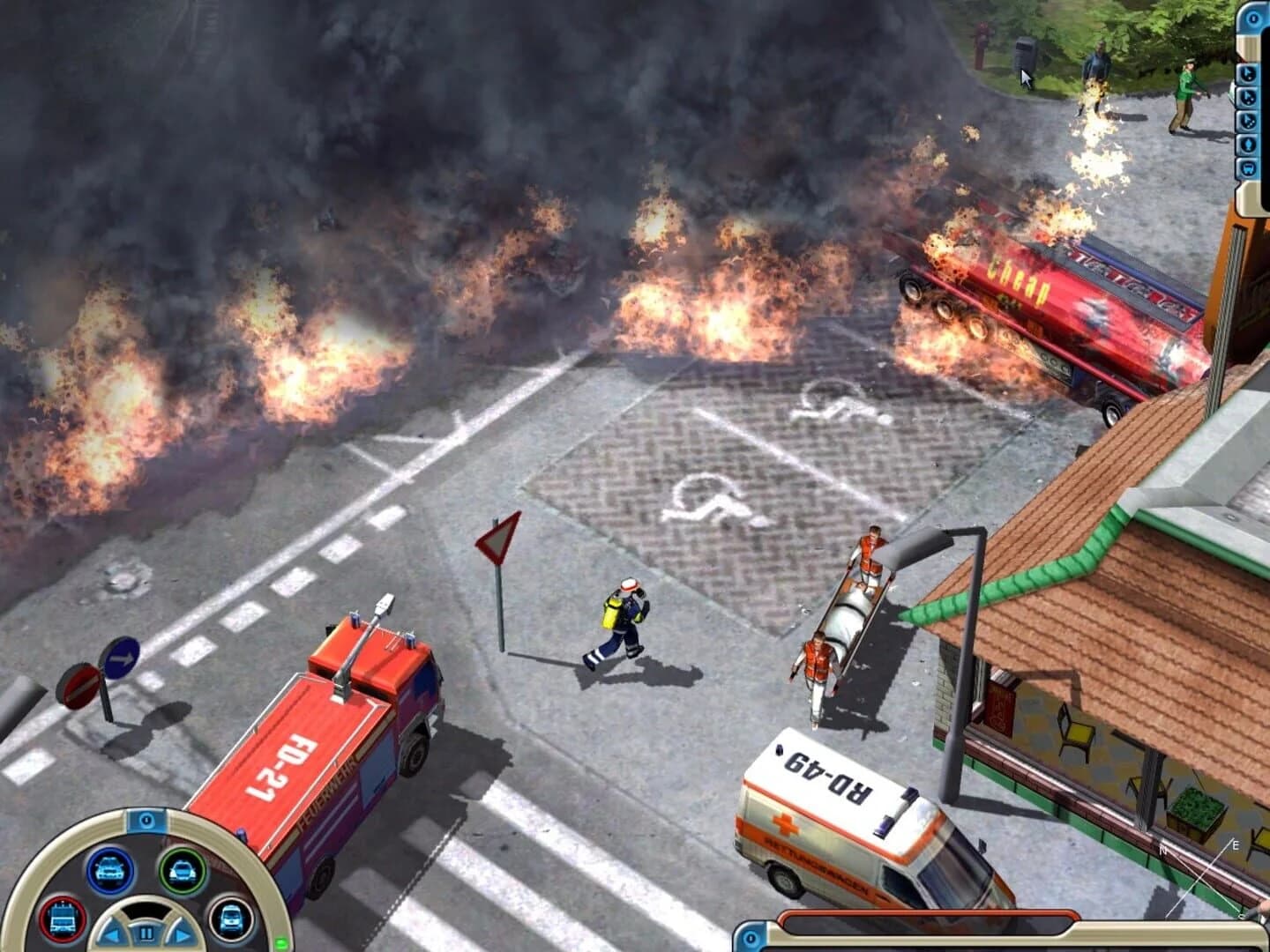Click the left arrow on the dispatch wheel

point(113,933)
